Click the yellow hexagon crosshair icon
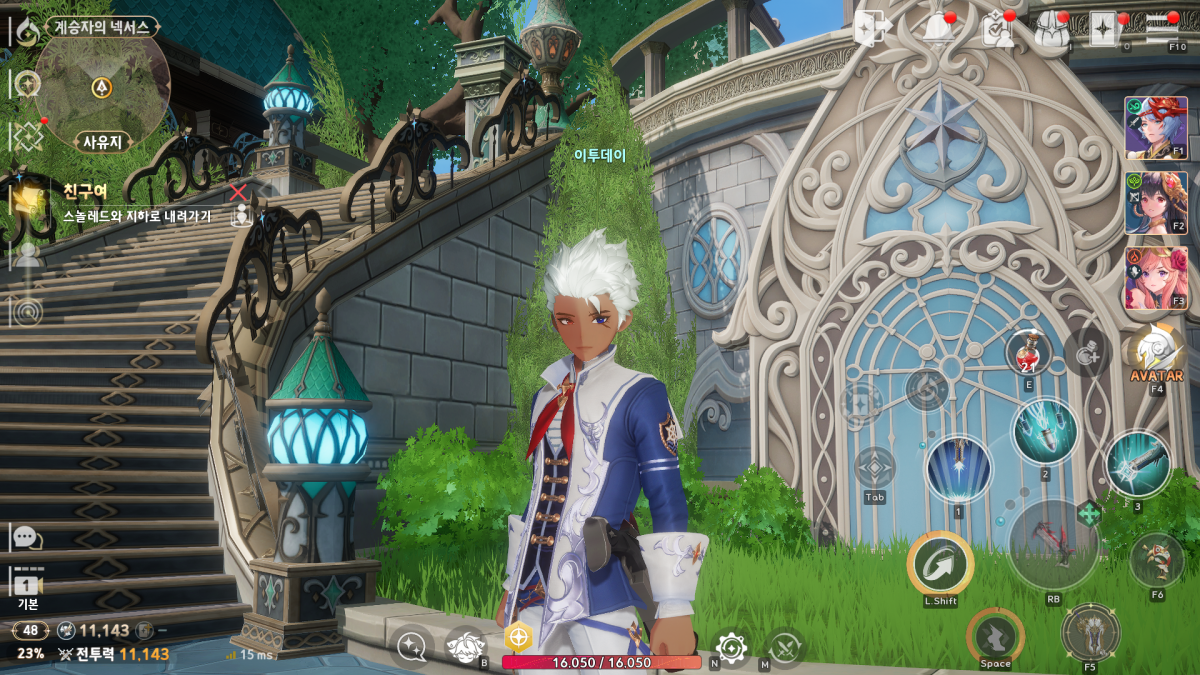Image resolution: width=1200 pixels, height=675 pixels. point(518,638)
